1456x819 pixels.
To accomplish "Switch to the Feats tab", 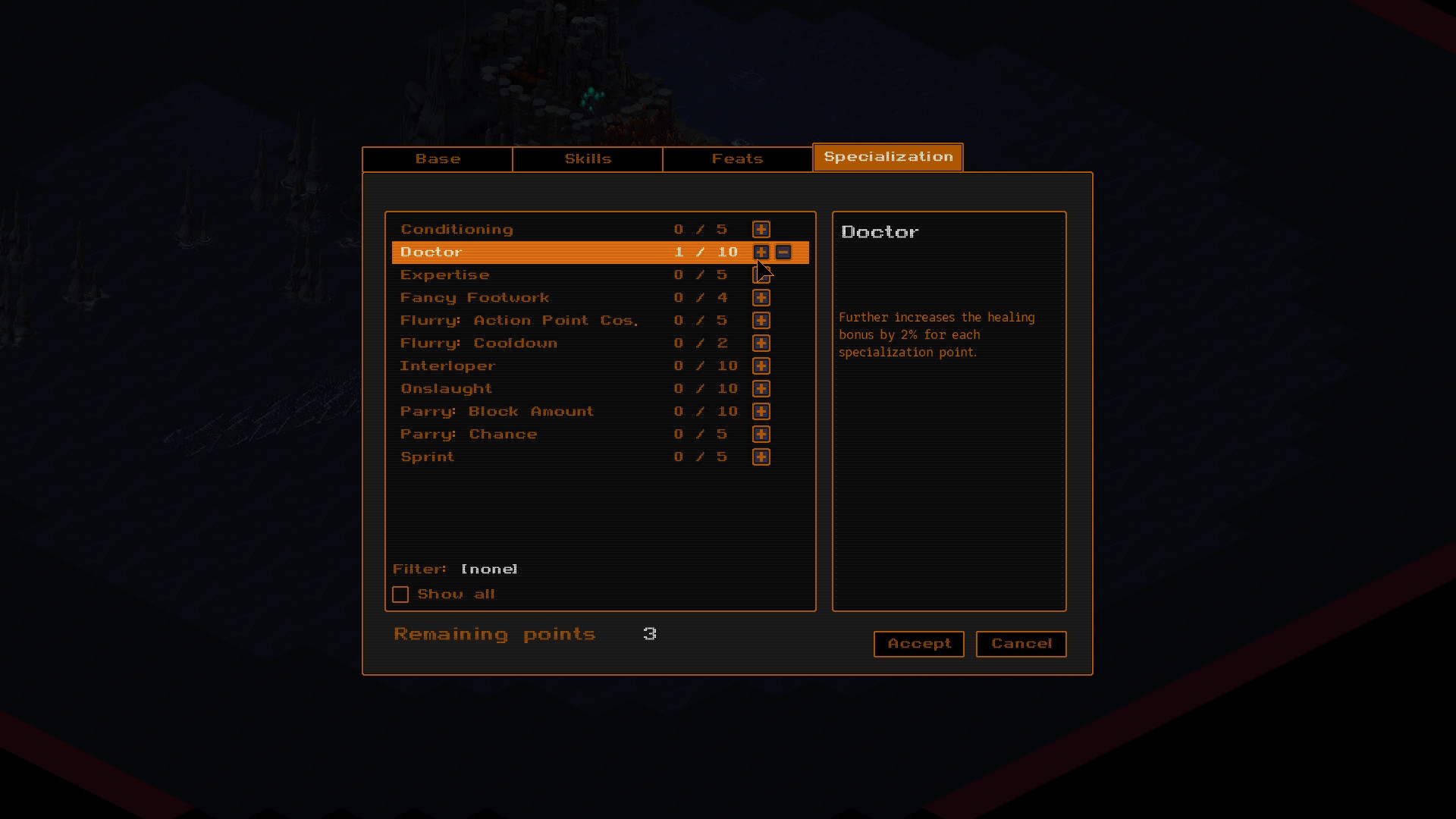I will 736,158.
